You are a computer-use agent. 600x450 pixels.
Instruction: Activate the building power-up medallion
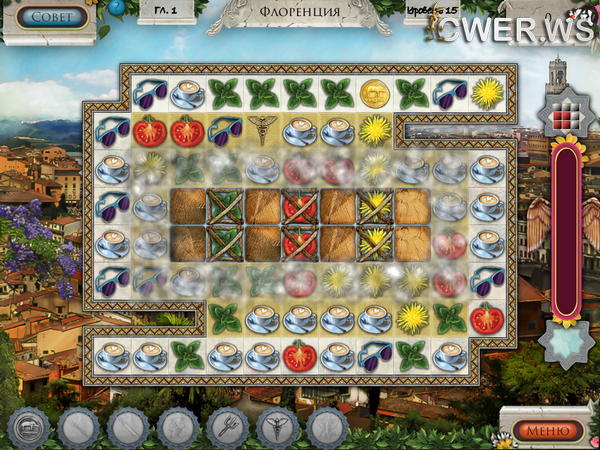pos(28,429)
